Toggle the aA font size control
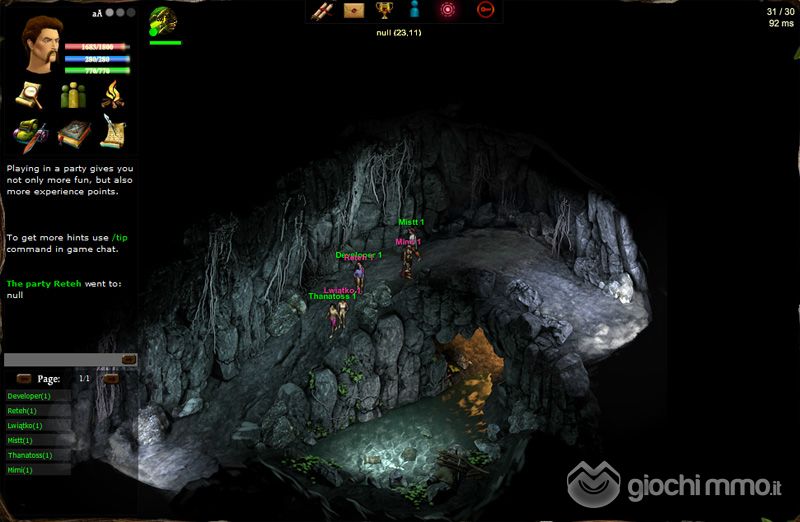The image size is (800, 522). pos(97,14)
